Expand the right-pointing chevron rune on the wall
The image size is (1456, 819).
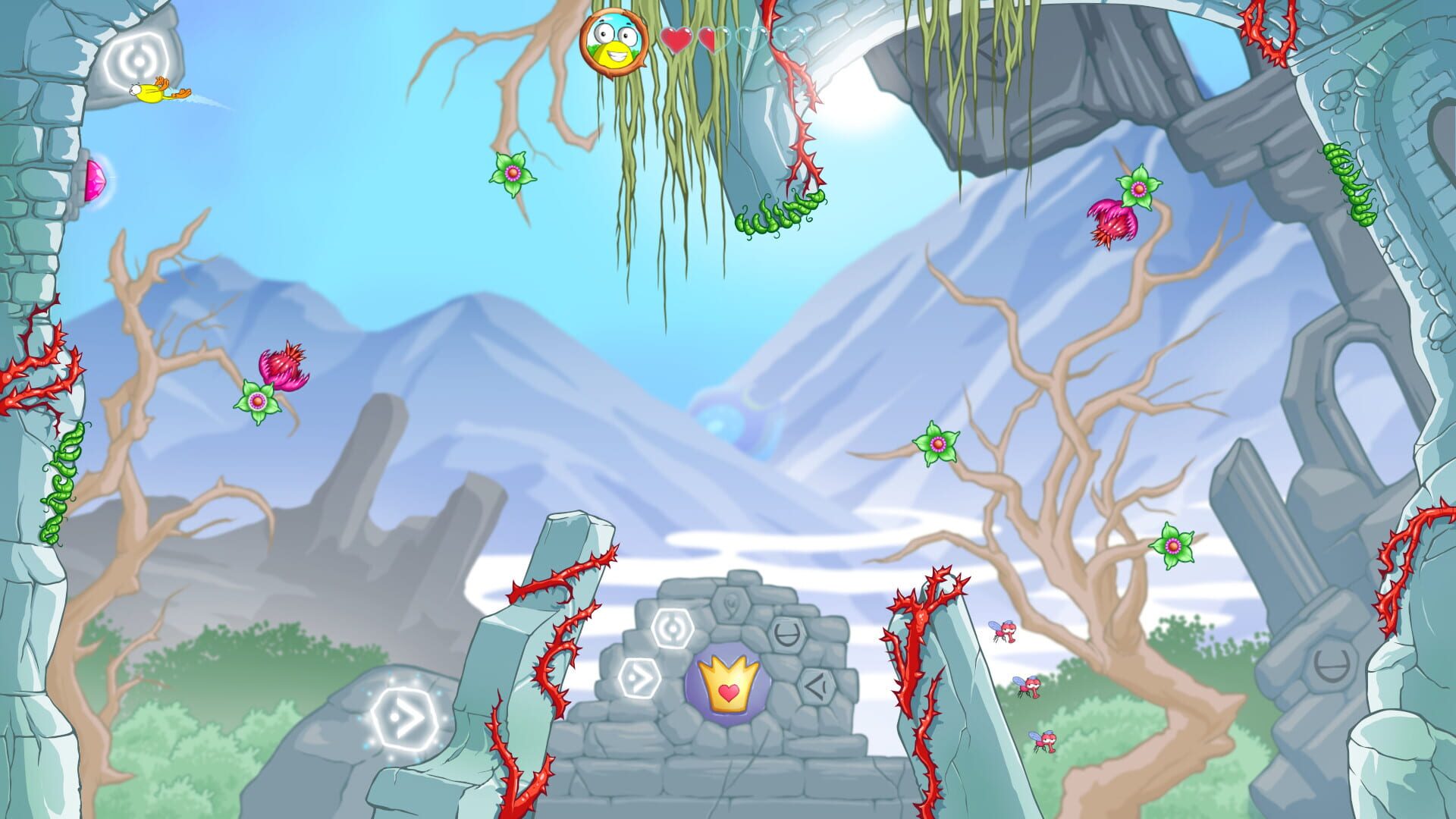640,677
